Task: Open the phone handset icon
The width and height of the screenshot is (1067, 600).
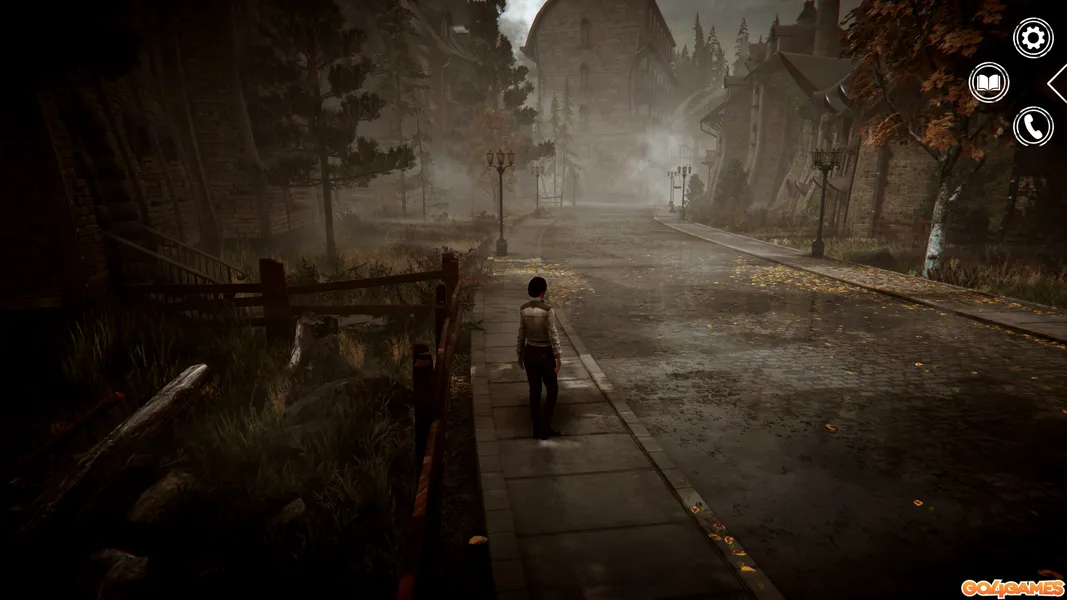Action: point(1033,127)
